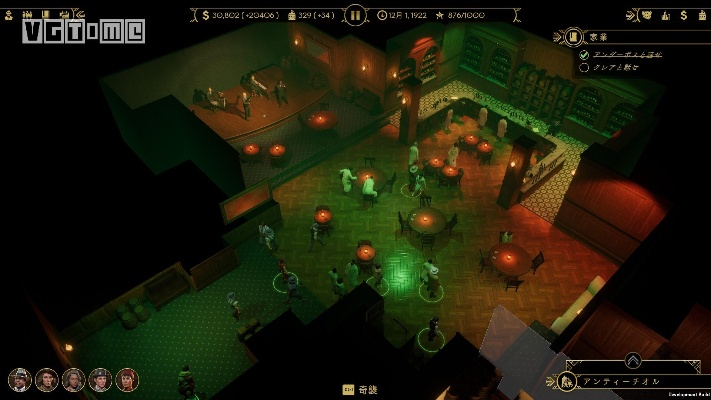
Task: Expand the upward chevron above the building panel
Action: (x=633, y=361)
